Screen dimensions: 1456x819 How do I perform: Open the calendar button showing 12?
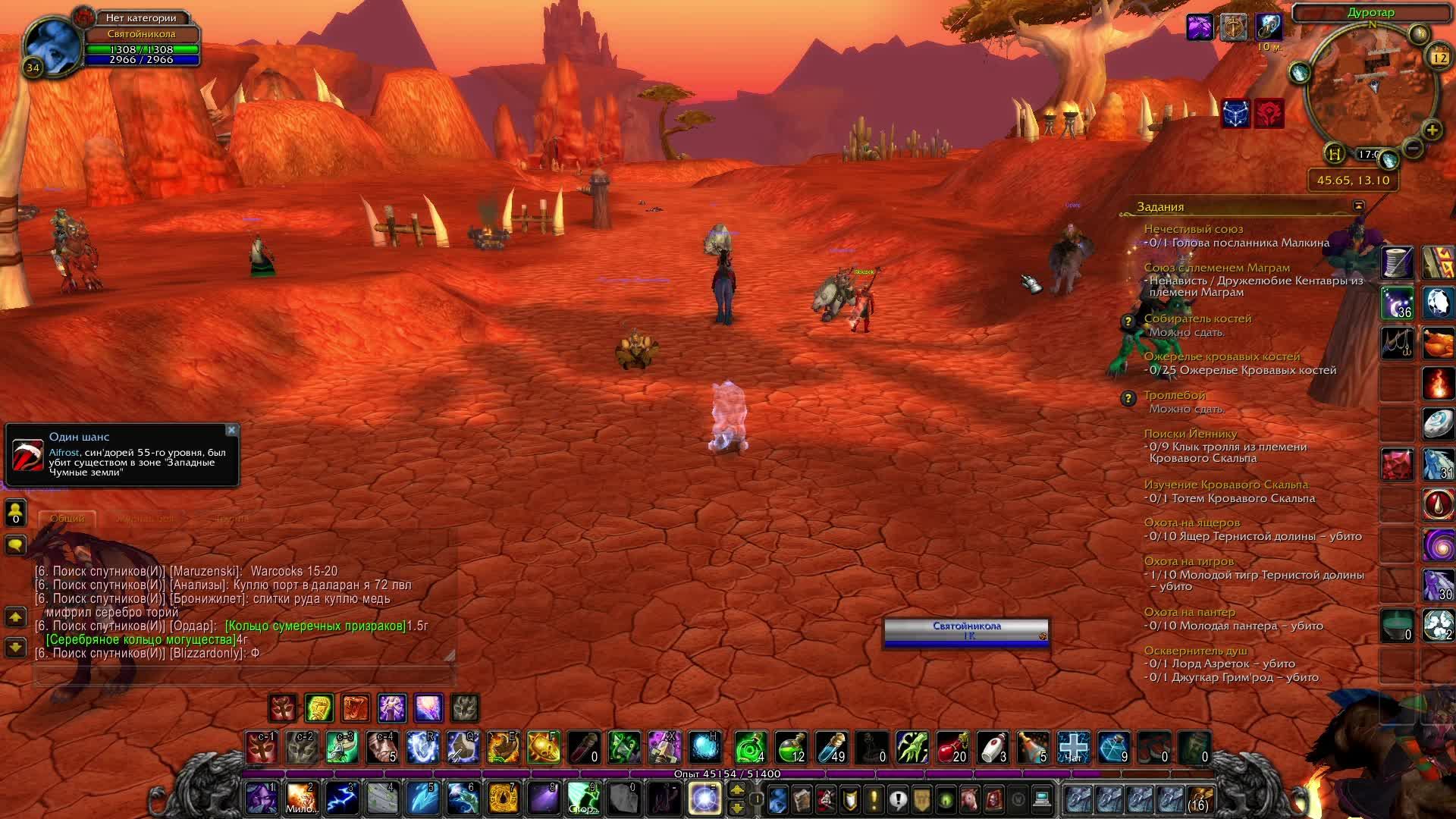tap(1439, 57)
